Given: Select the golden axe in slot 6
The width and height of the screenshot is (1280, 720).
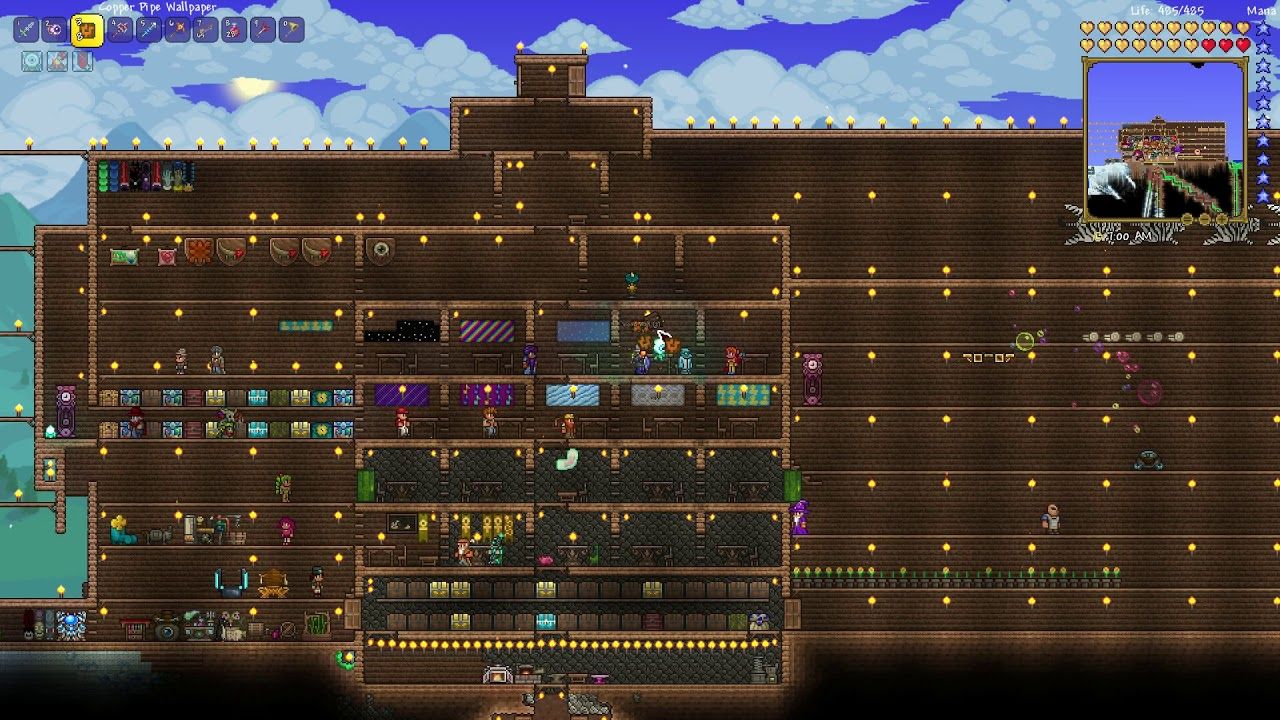Looking at the screenshot, I should (x=178, y=29).
